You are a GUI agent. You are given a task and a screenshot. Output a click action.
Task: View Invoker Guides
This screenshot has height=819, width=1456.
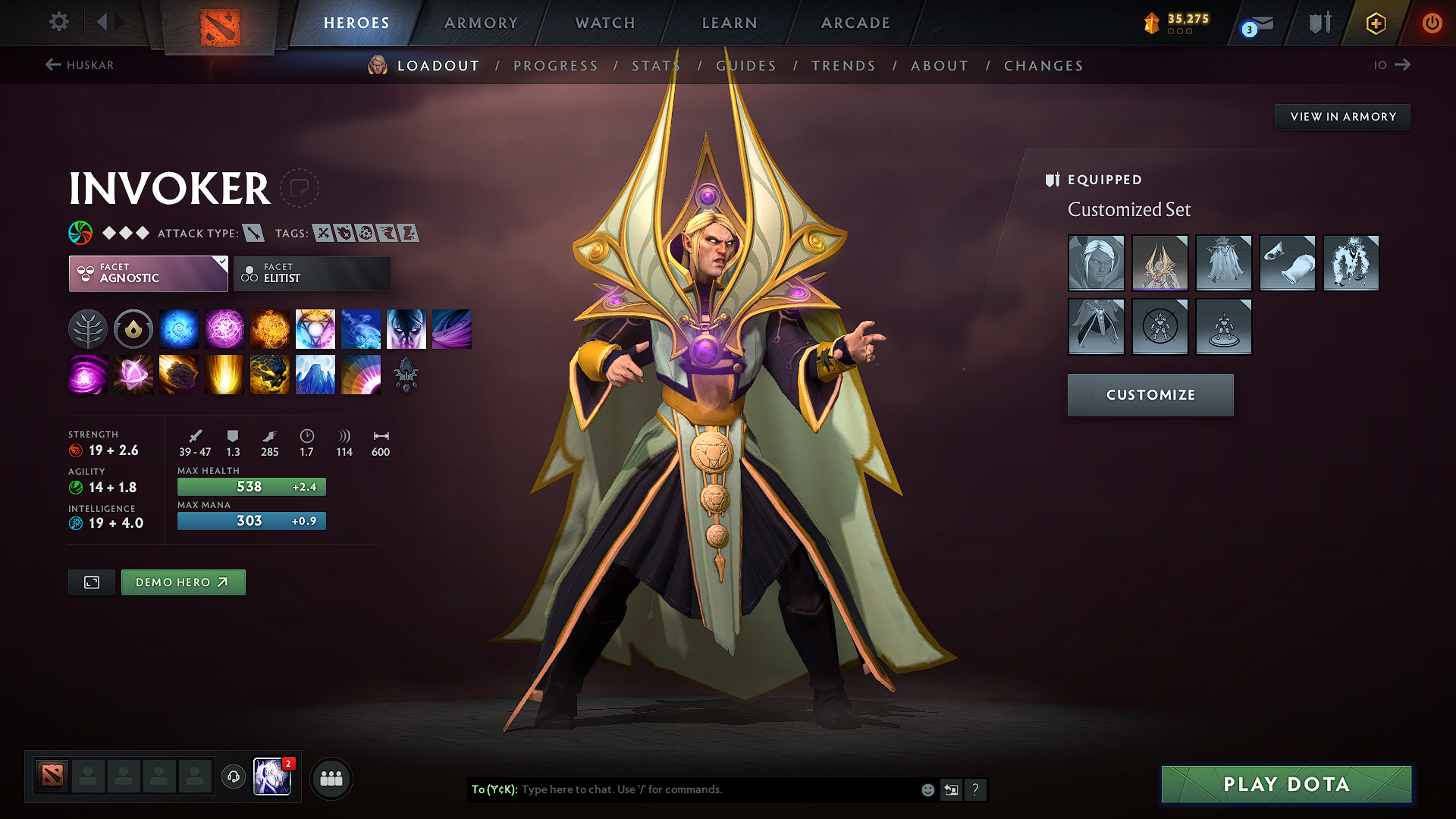[746, 66]
